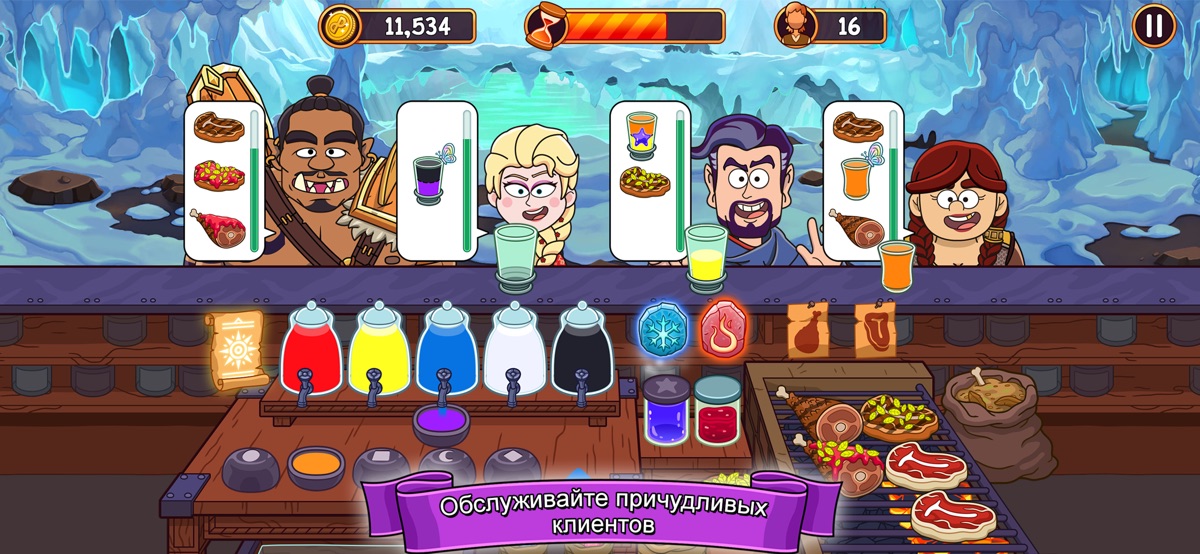Viewport: 1200px width, 554px height.
Task: Tap the hanging drumstick recipe tag
Action: click(807, 330)
